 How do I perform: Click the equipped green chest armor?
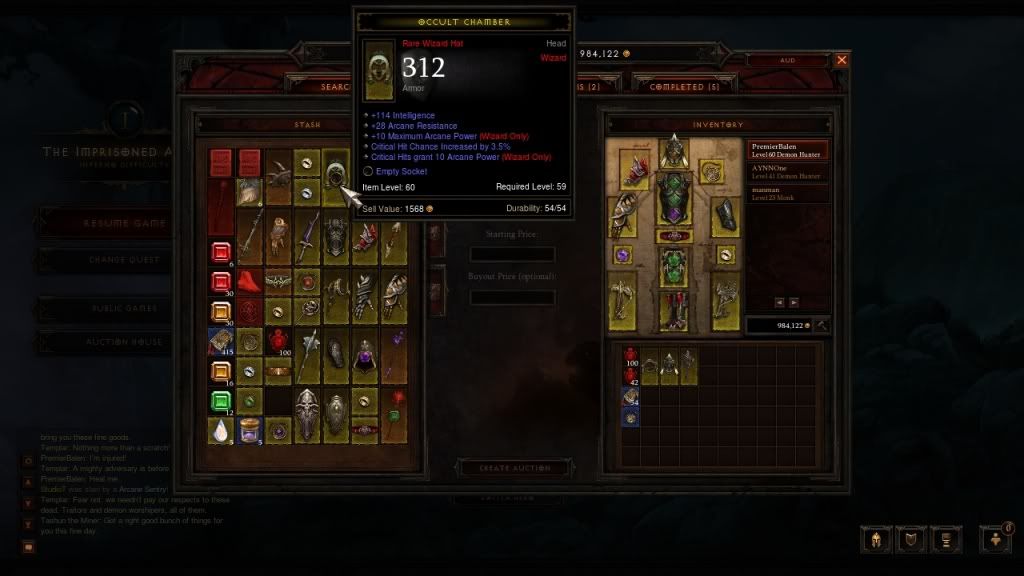(x=674, y=198)
